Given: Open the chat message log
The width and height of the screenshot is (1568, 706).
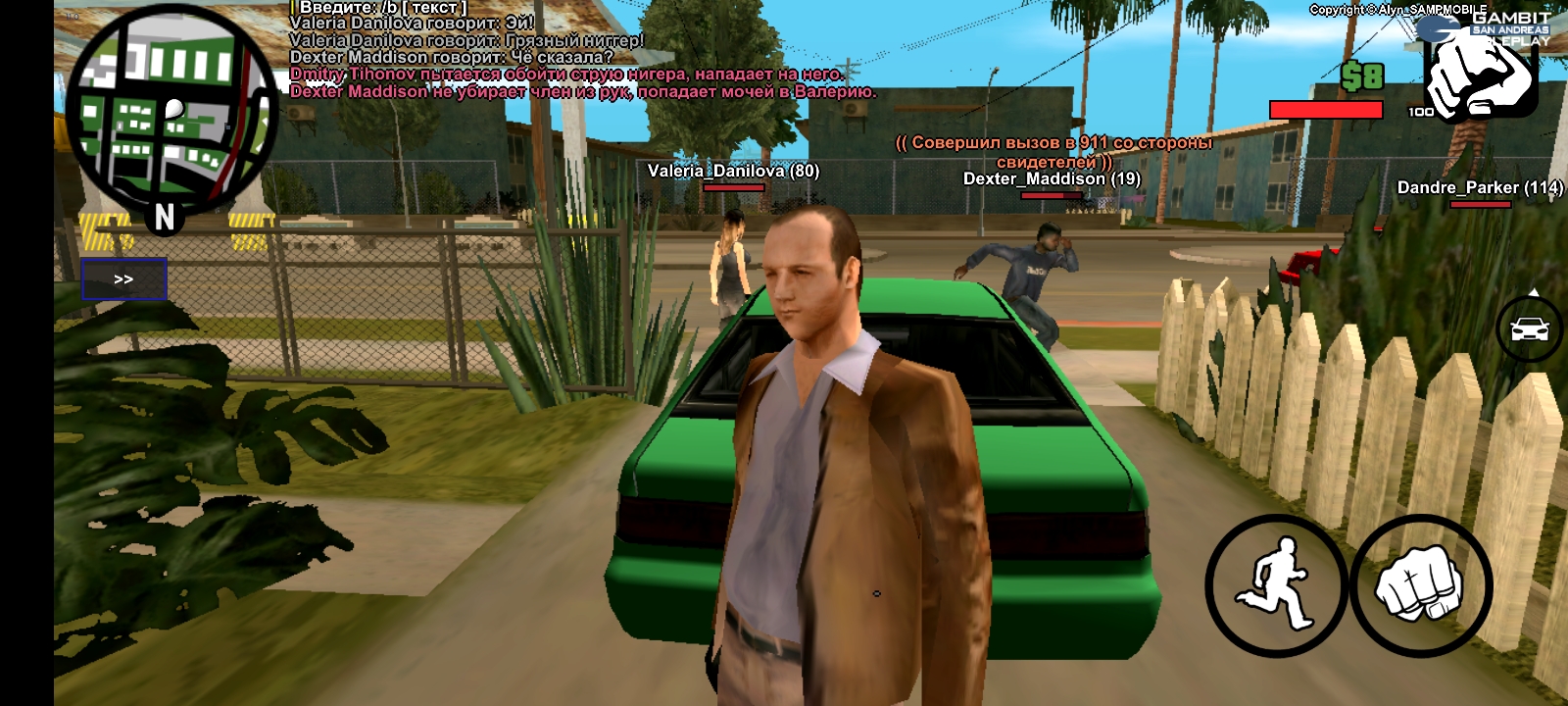Looking at the screenshot, I should click(x=578, y=51).
